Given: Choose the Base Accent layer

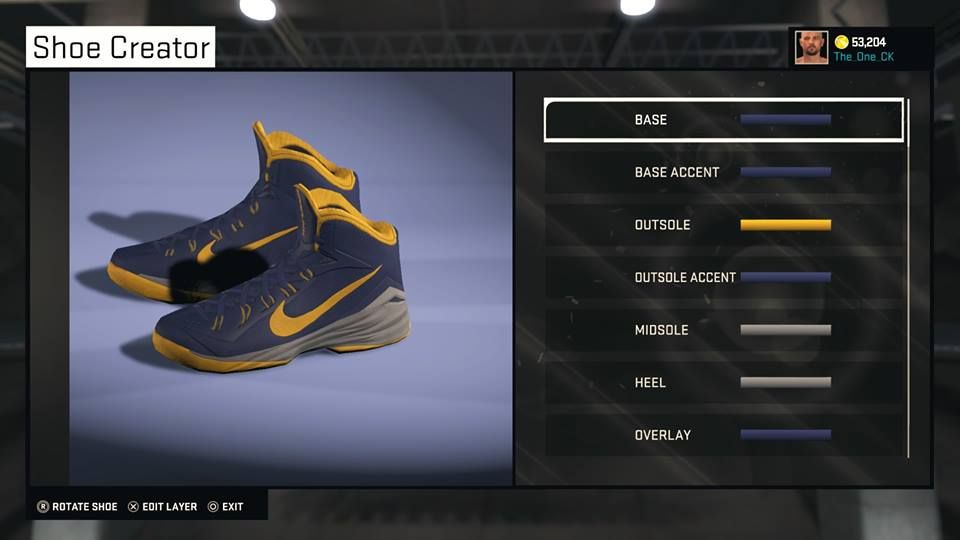Looking at the screenshot, I should pyautogui.click(x=723, y=172).
